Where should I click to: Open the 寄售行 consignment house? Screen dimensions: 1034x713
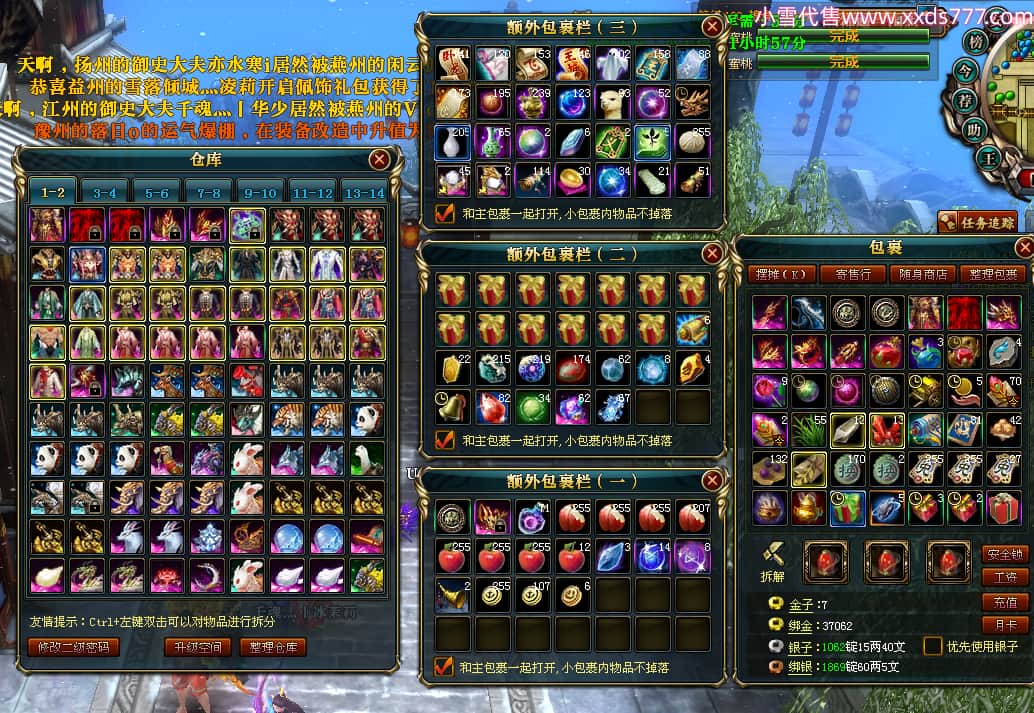pyautogui.click(x=853, y=274)
